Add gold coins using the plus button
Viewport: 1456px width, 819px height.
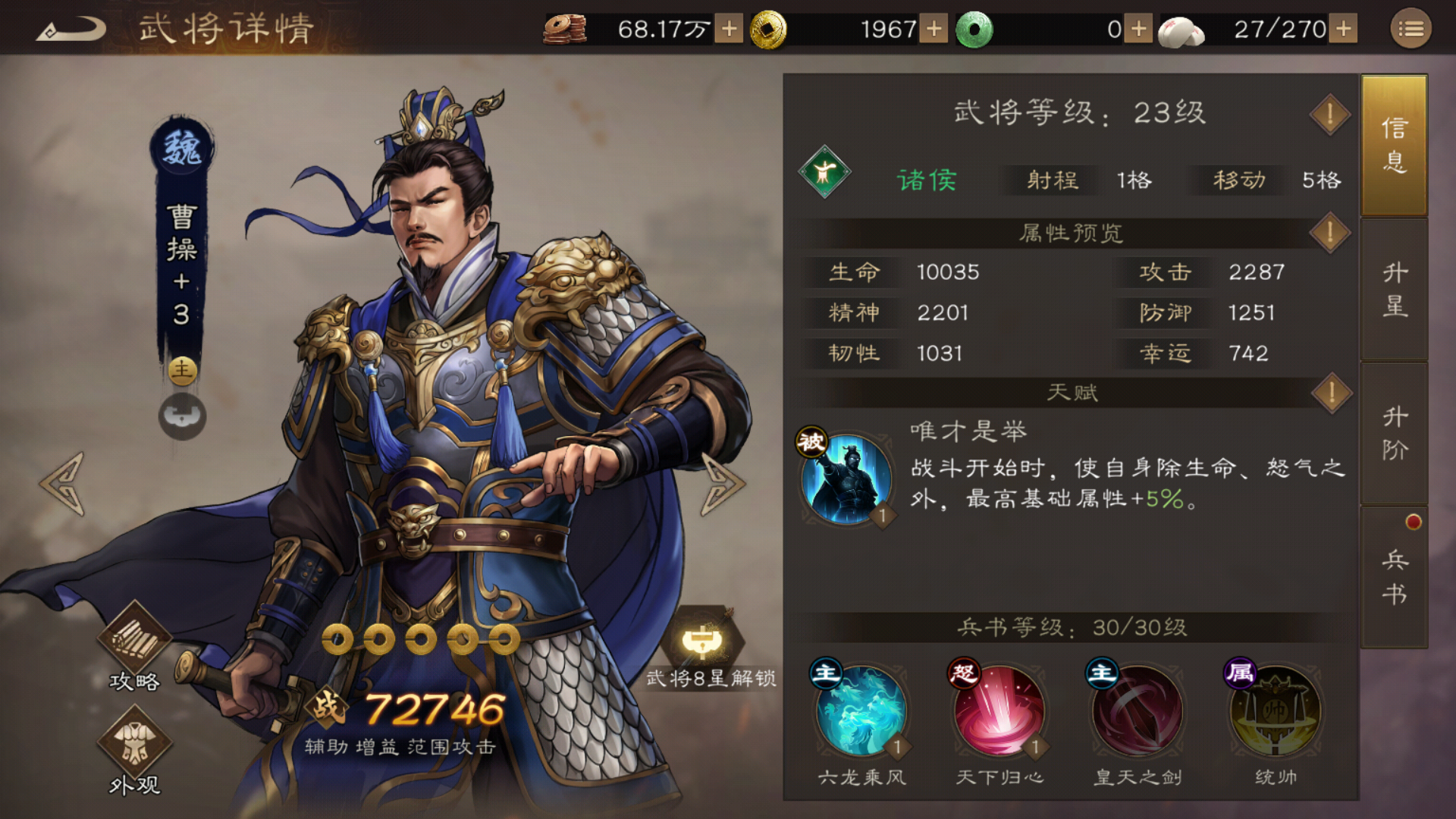(x=934, y=30)
